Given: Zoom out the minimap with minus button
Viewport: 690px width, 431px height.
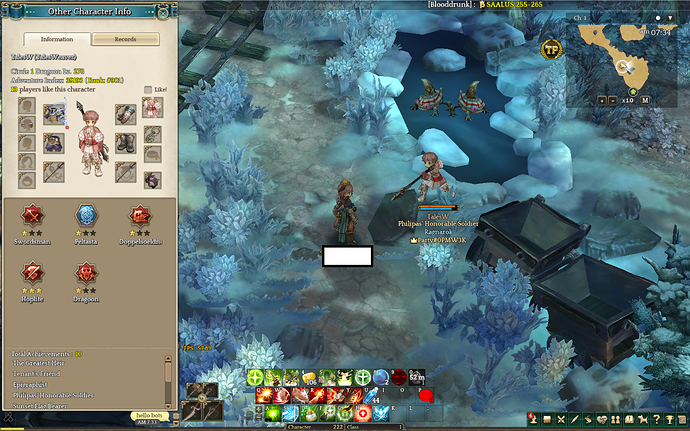Looking at the screenshot, I should (x=613, y=100).
